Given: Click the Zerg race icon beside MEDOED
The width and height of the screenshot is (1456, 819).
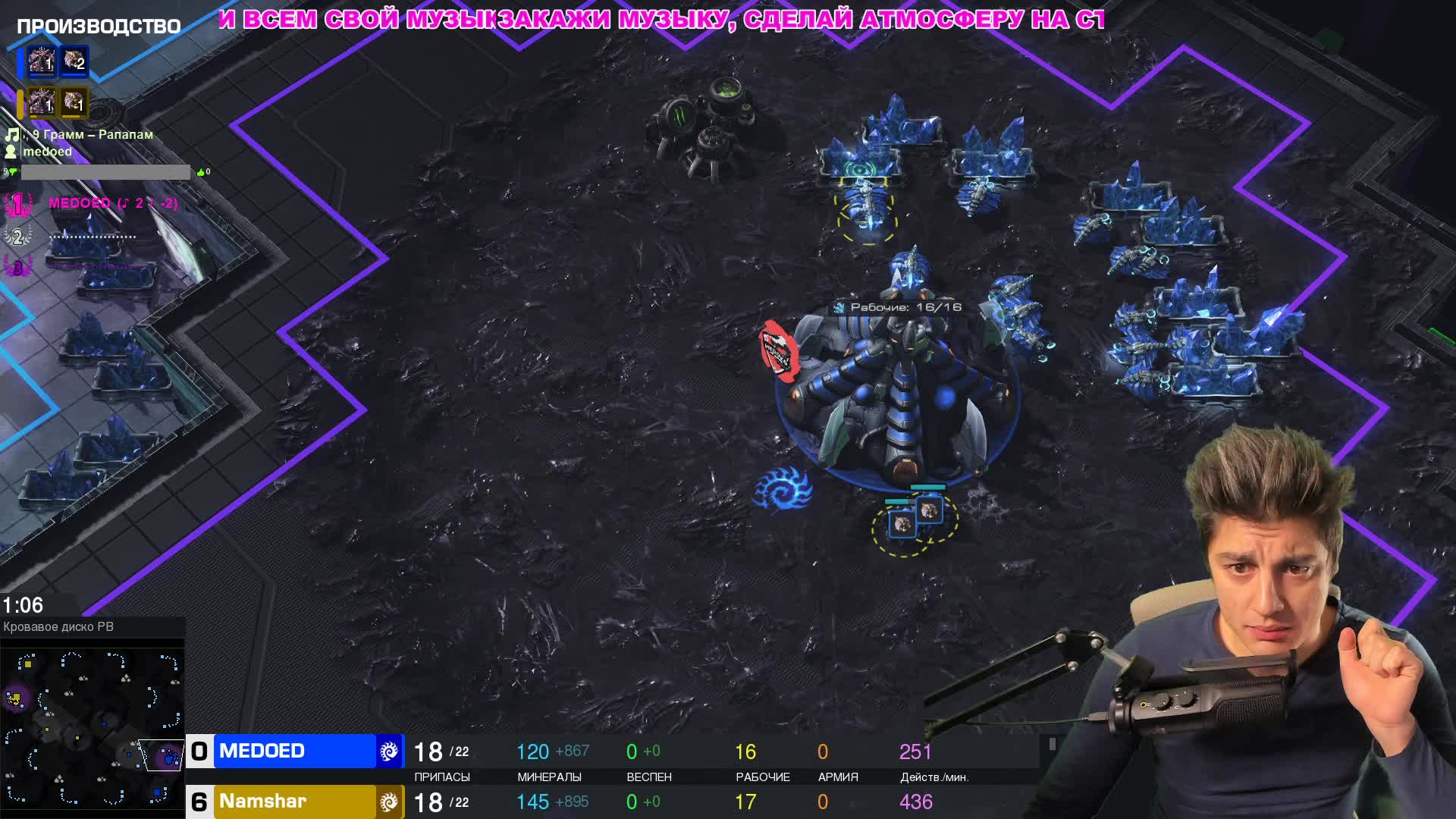Looking at the screenshot, I should tap(389, 751).
